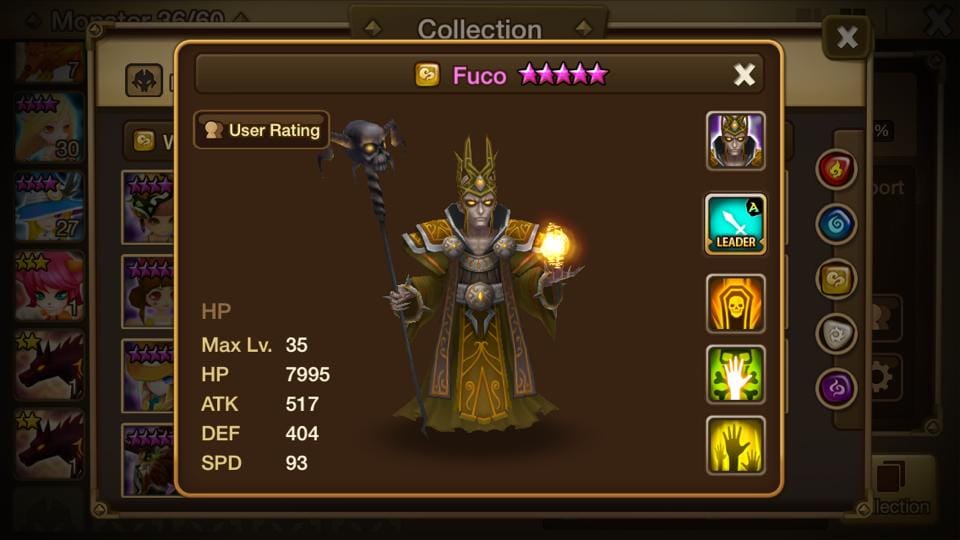View Fuco's awakened portrait thumbnail
Image resolution: width=960 pixels, height=540 pixels.
[x=736, y=141]
